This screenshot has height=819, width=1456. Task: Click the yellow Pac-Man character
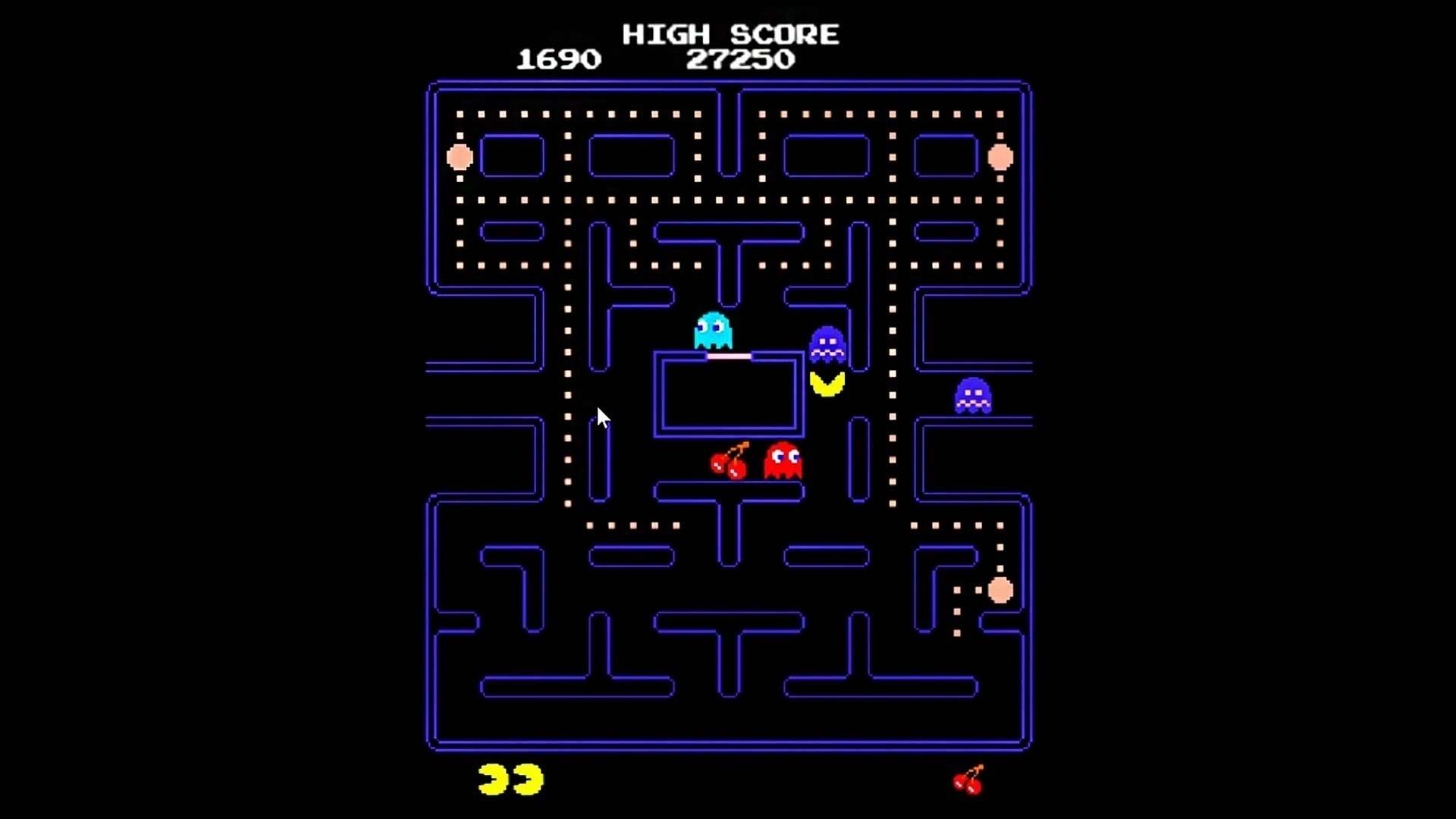pyautogui.click(x=828, y=385)
